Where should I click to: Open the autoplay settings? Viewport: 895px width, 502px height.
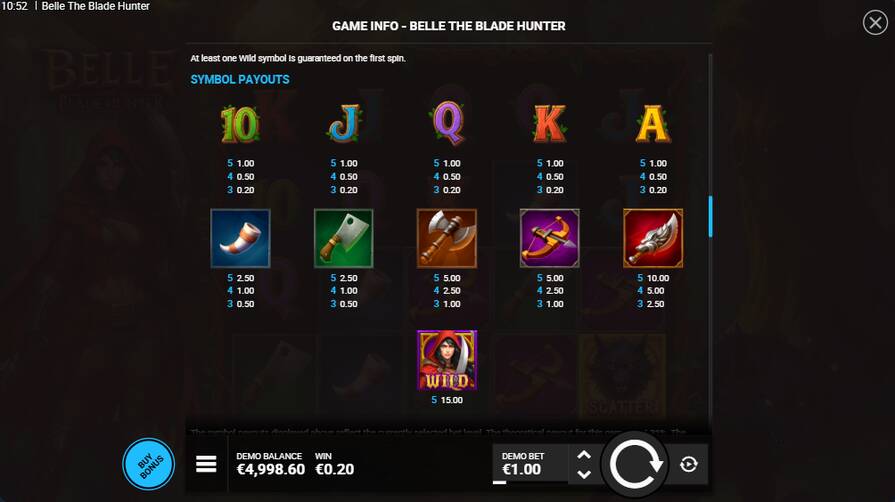point(689,464)
